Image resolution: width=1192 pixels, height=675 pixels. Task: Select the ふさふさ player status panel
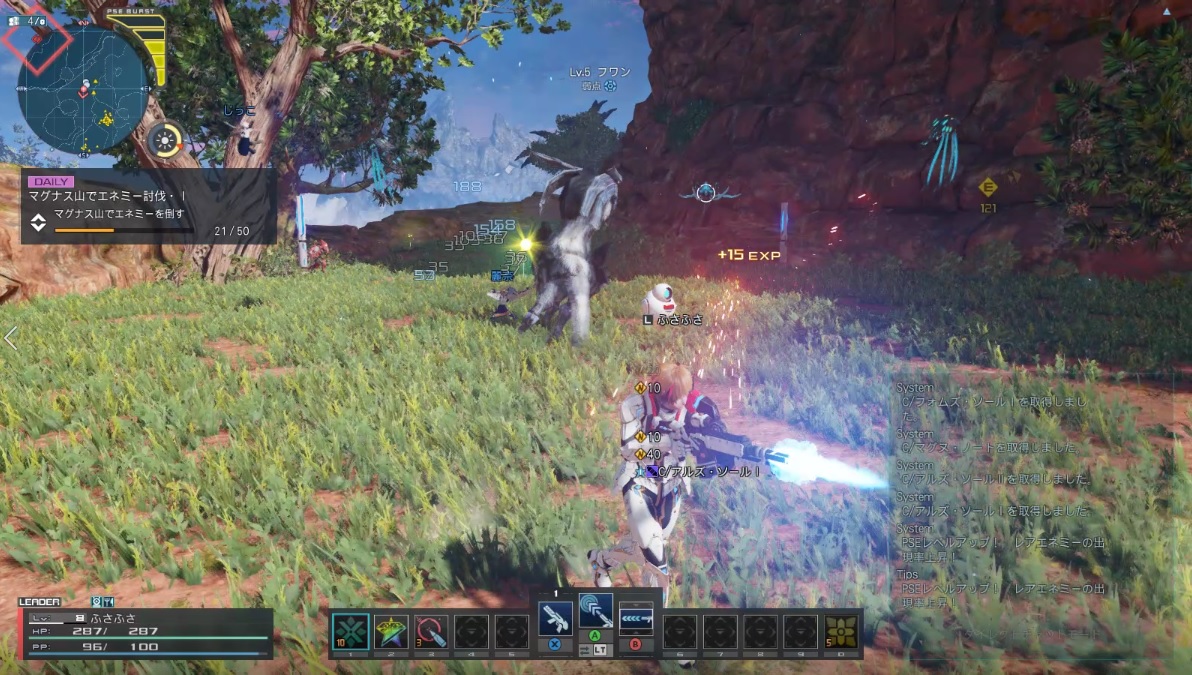(x=146, y=633)
